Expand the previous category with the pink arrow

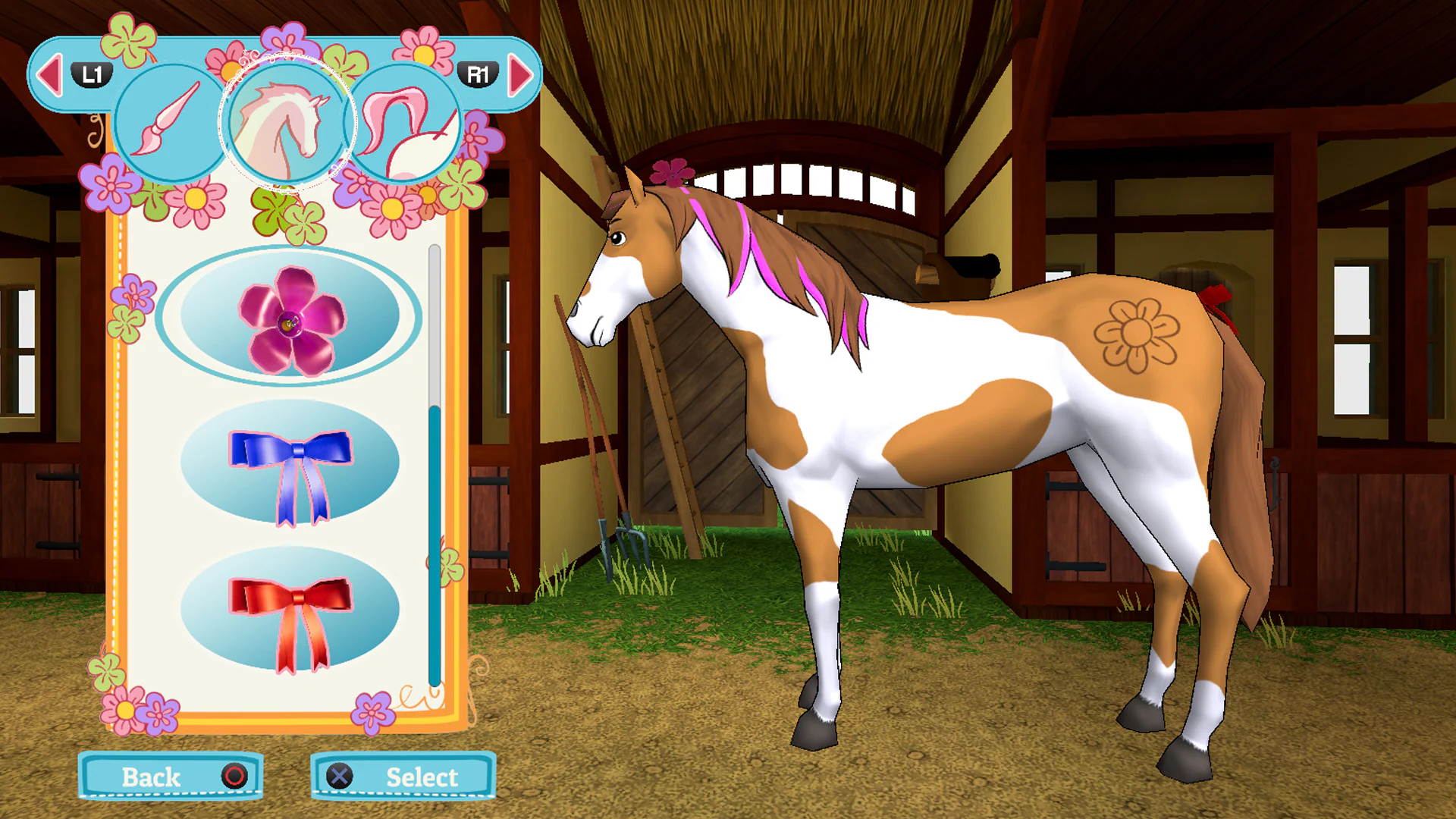click(50, 74)
